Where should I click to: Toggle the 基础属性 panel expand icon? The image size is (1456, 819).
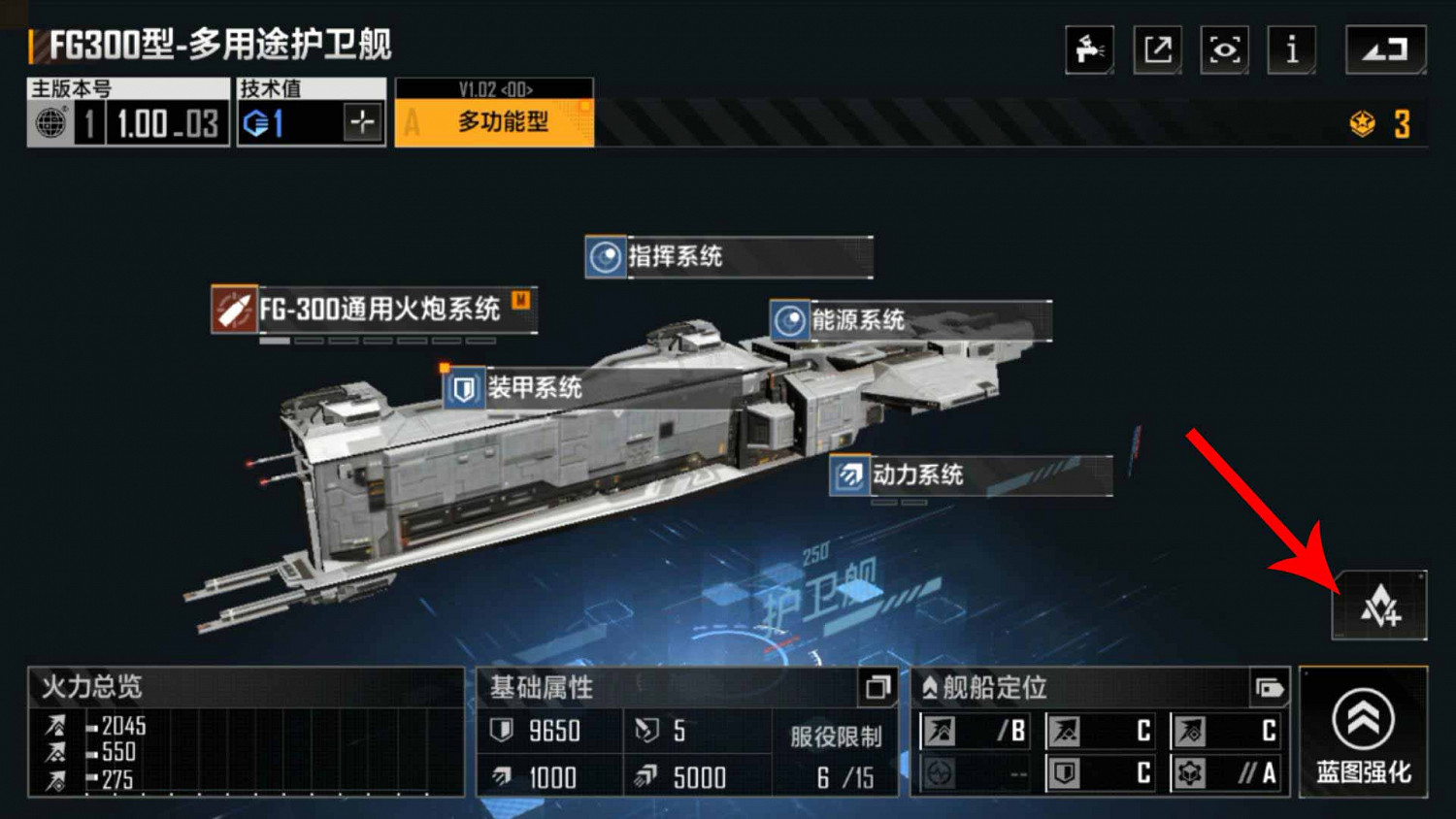(878, 689)
